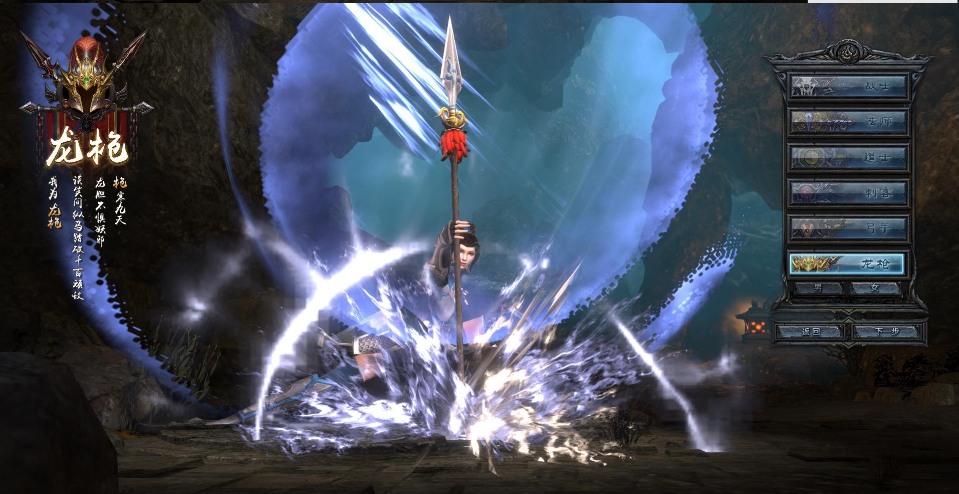The width and height of the screenshot is (959, 494).
Task: Choose the 弓手 archer class
Action: pos(848,228)
